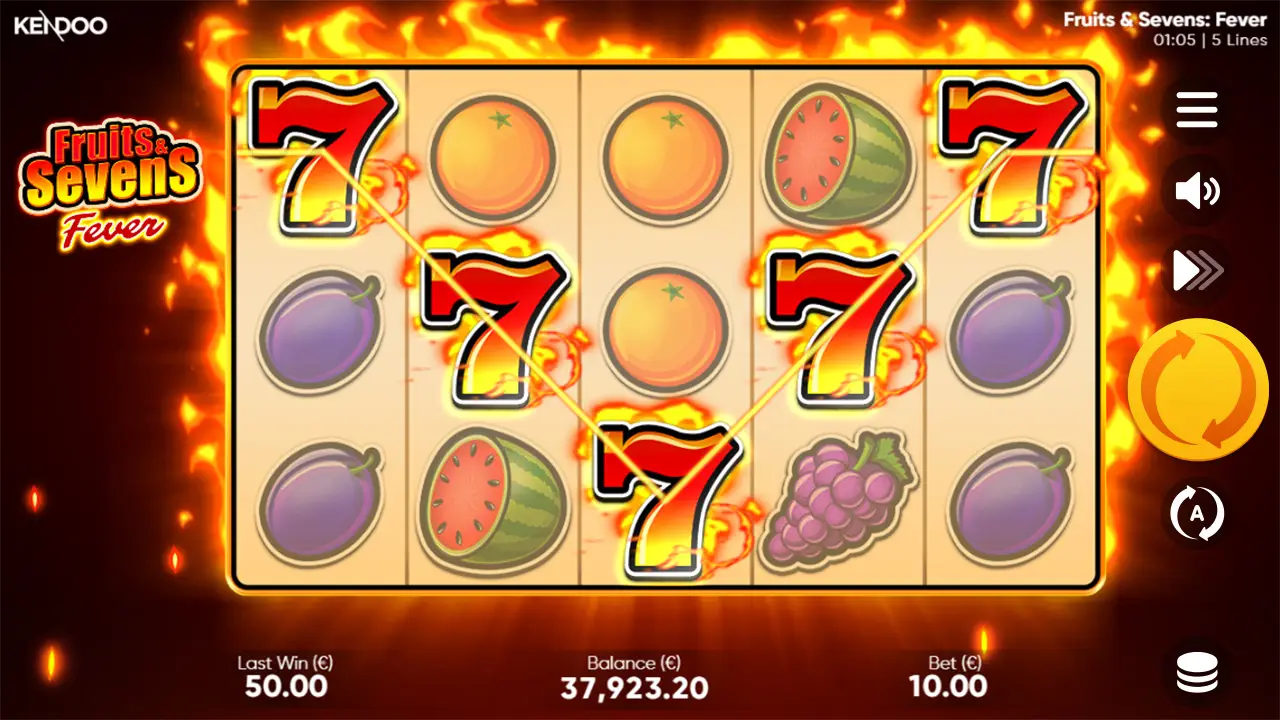Toggle fast play double-arrow
The image size is (1280, 720).
1196,270
